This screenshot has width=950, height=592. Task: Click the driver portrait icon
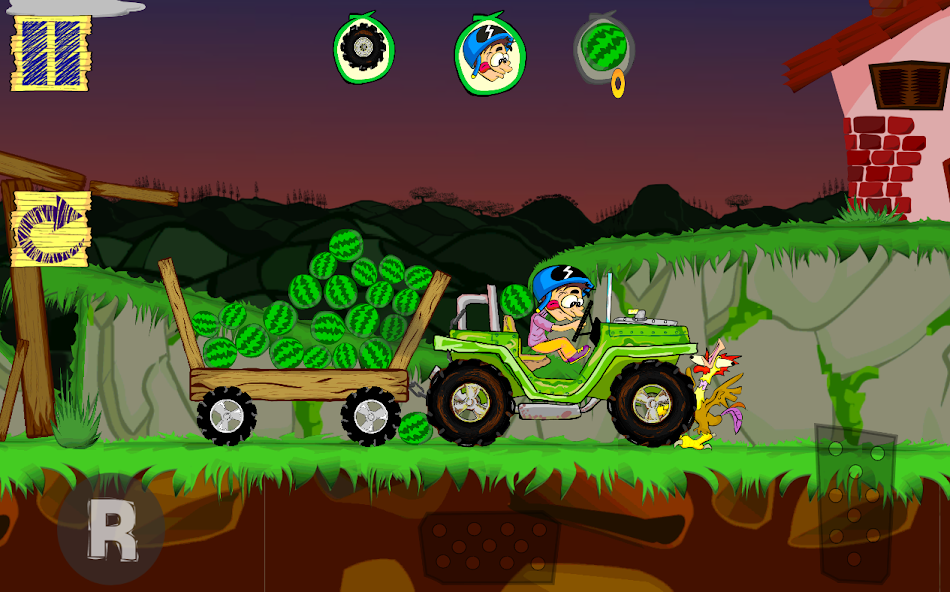[x=490, y=55]
